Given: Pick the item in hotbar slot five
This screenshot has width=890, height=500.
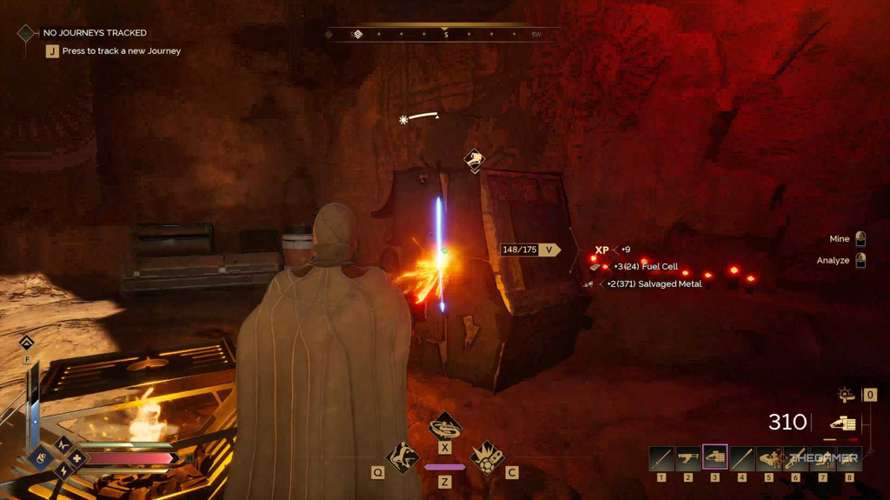Looking at the screenshot, I should click(x=768, y=458).
